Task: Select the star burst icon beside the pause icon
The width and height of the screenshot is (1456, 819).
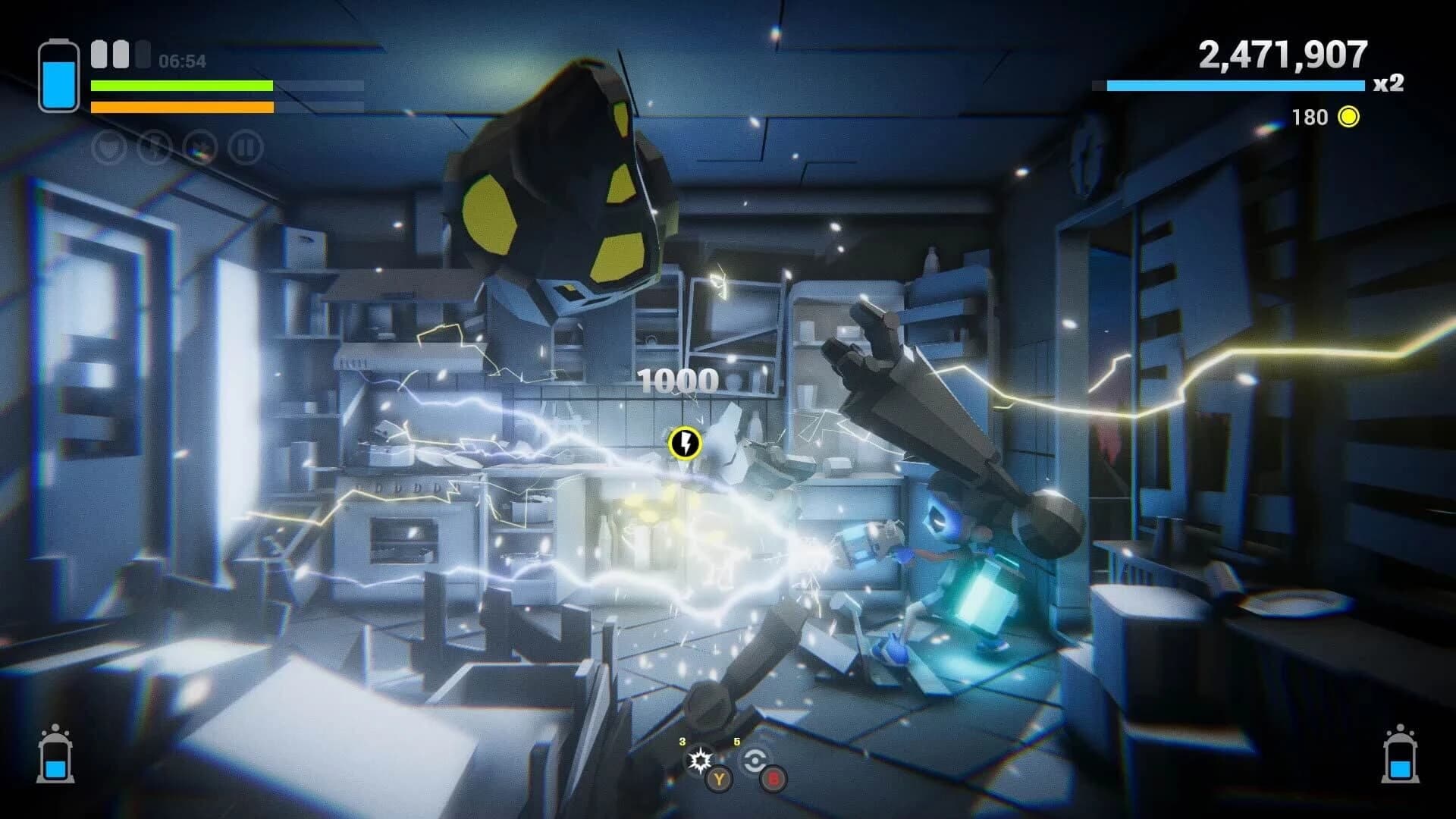Action: [202, 148]
